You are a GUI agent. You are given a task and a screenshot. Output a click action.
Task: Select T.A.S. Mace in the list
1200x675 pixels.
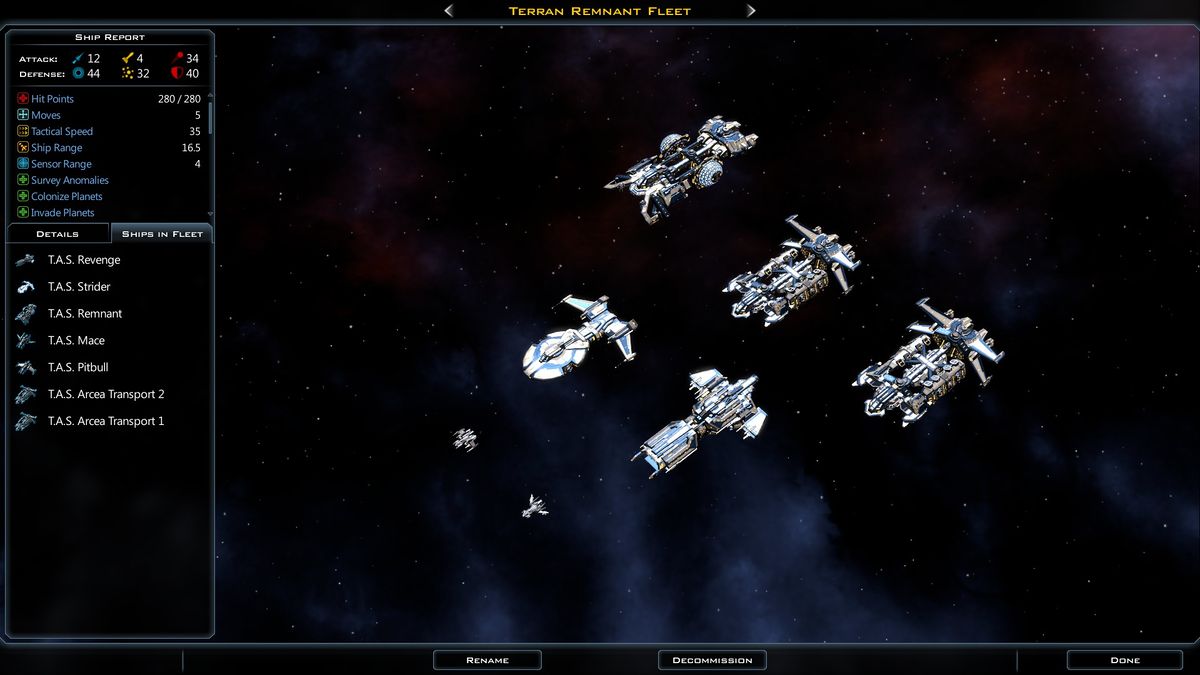coord(76,341)
